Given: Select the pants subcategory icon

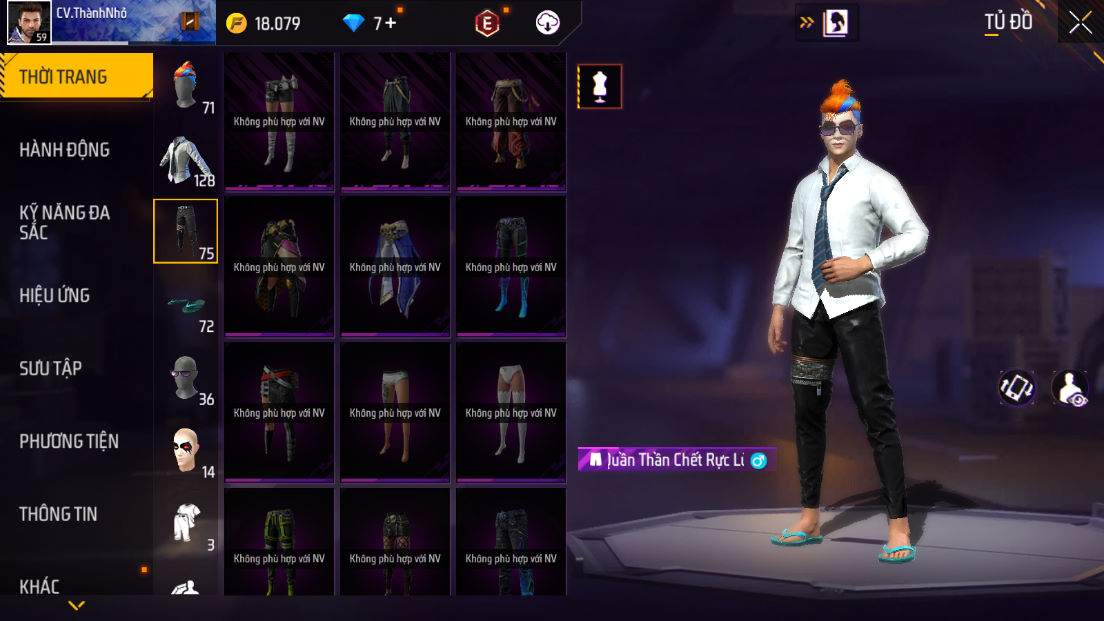Looking at the screenshot, I should click(185, 231).
